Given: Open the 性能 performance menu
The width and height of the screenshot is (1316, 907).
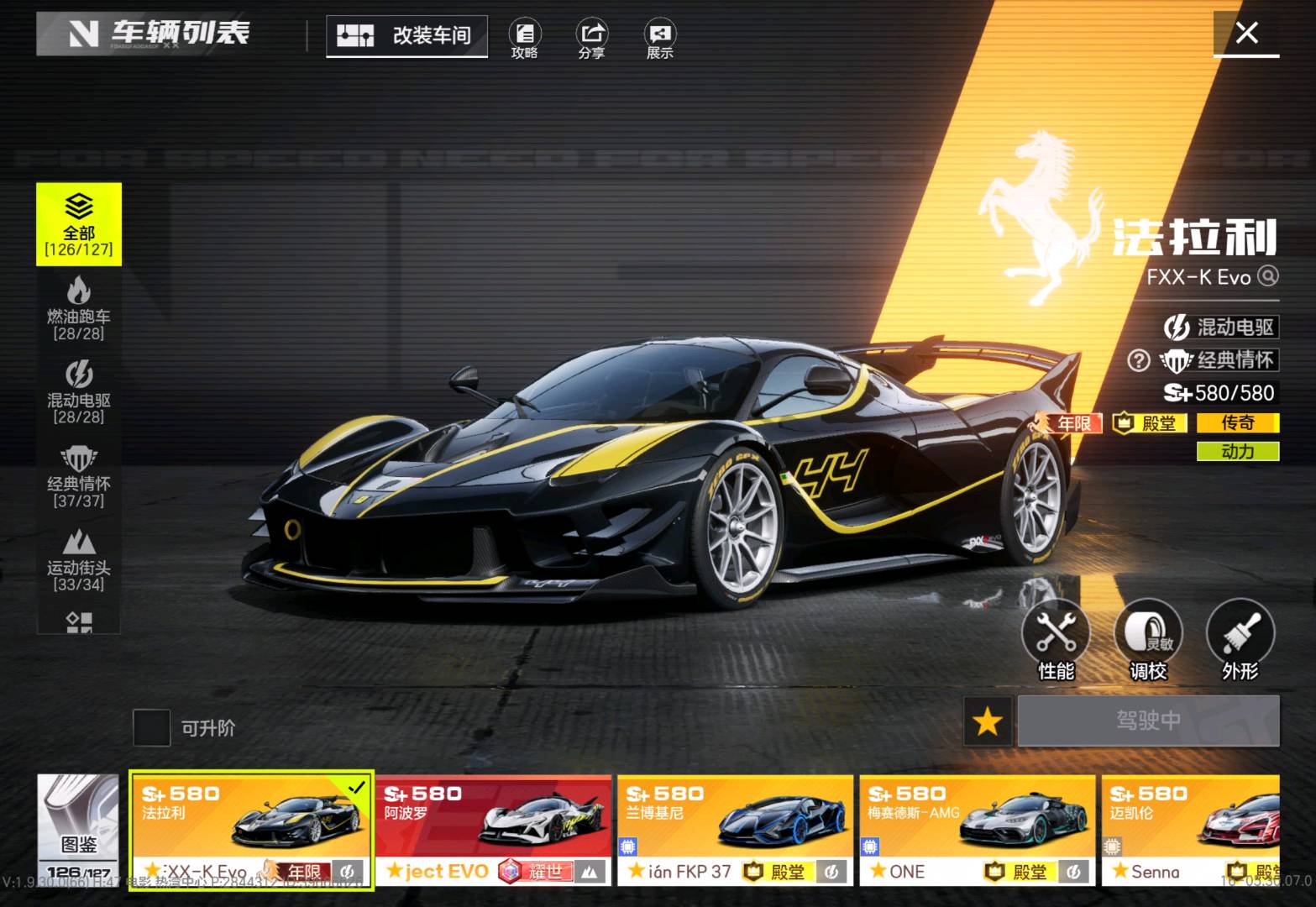Looking at the screenshot, I should click(x=1056, y=641).
